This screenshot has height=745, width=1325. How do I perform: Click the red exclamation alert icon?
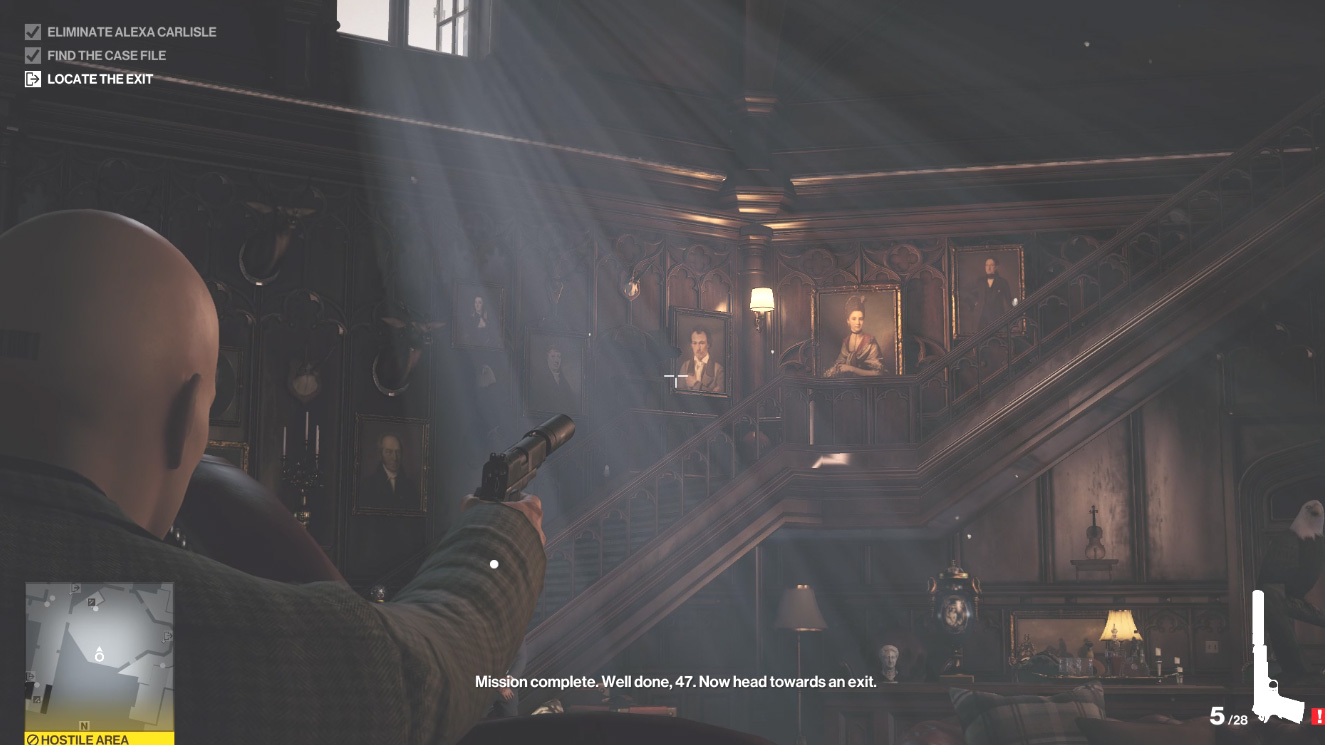(x=1317, y=716)
